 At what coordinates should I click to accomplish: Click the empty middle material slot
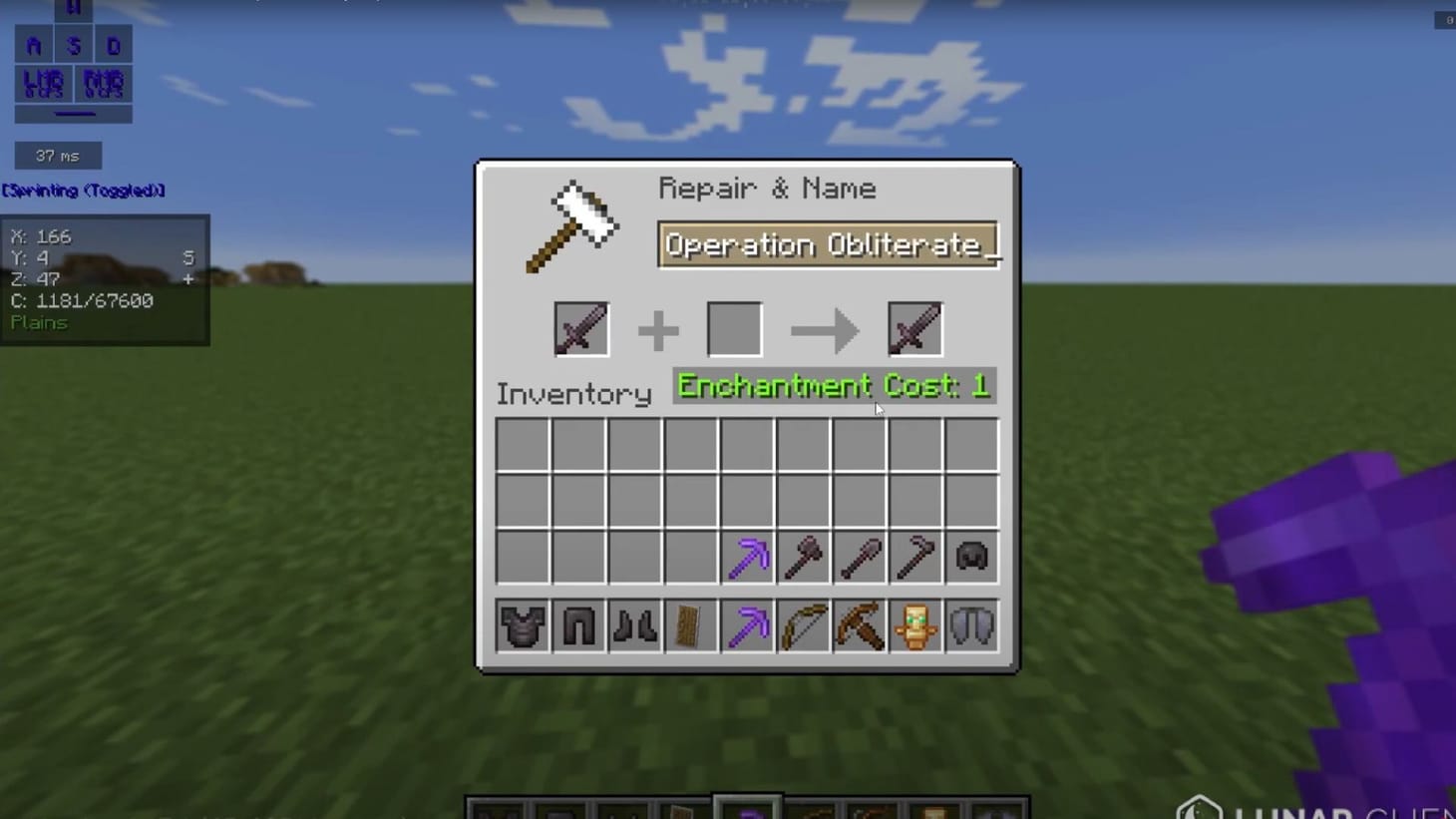733,329
